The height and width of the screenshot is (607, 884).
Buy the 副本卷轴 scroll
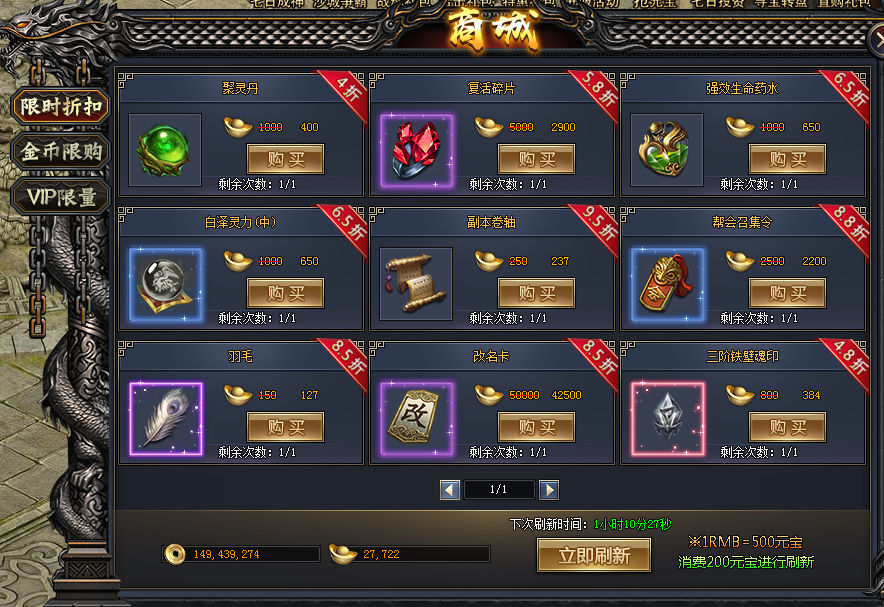pos(536,293)
